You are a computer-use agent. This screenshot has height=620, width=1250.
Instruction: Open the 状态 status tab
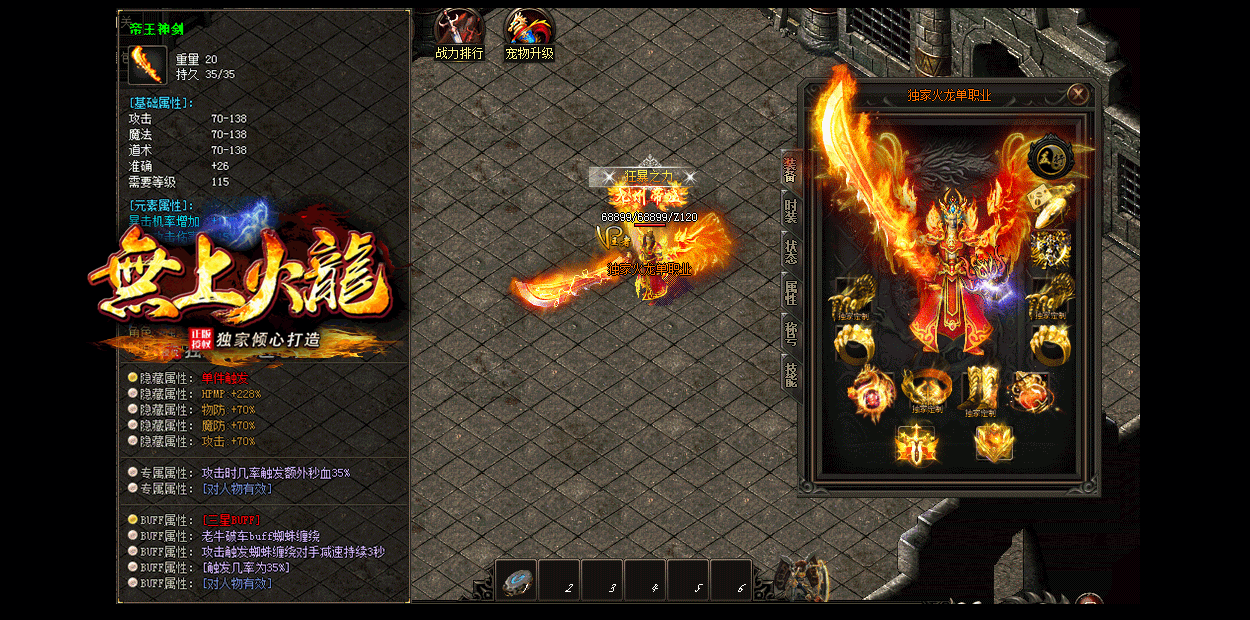[790, 251]
